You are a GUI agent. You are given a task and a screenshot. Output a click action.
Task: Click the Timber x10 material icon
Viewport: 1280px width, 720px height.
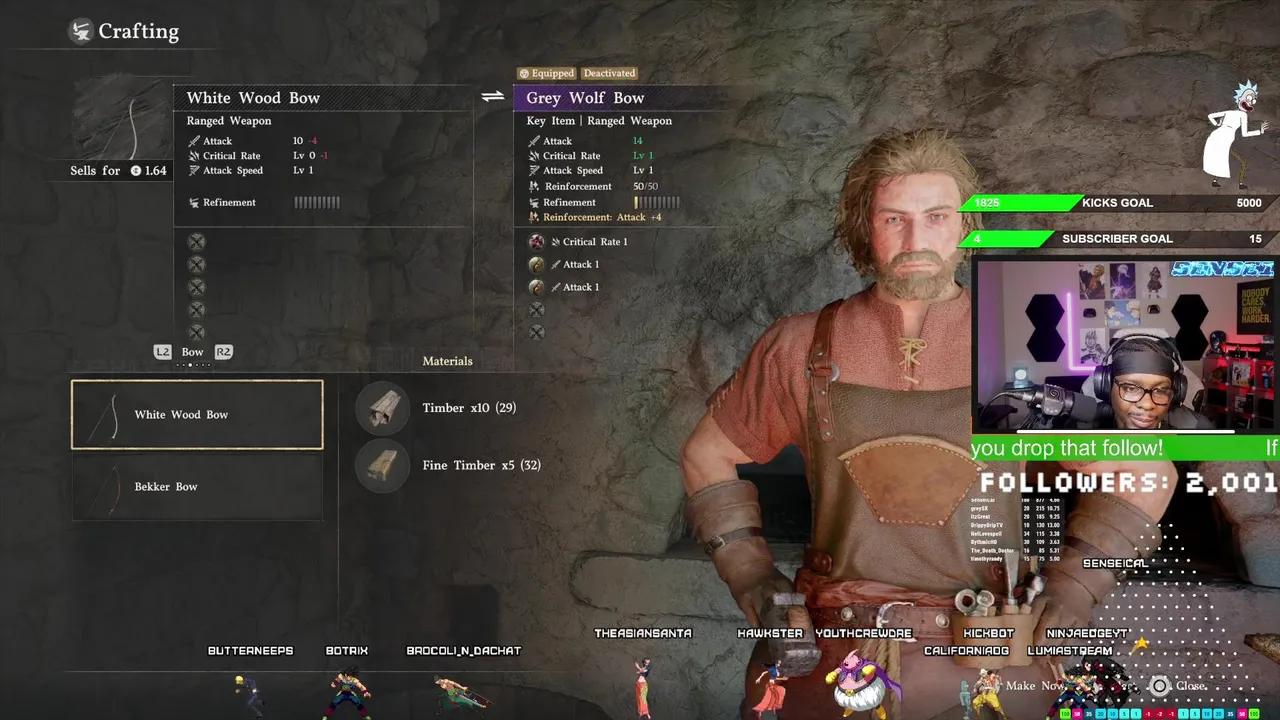click(381, 409)
